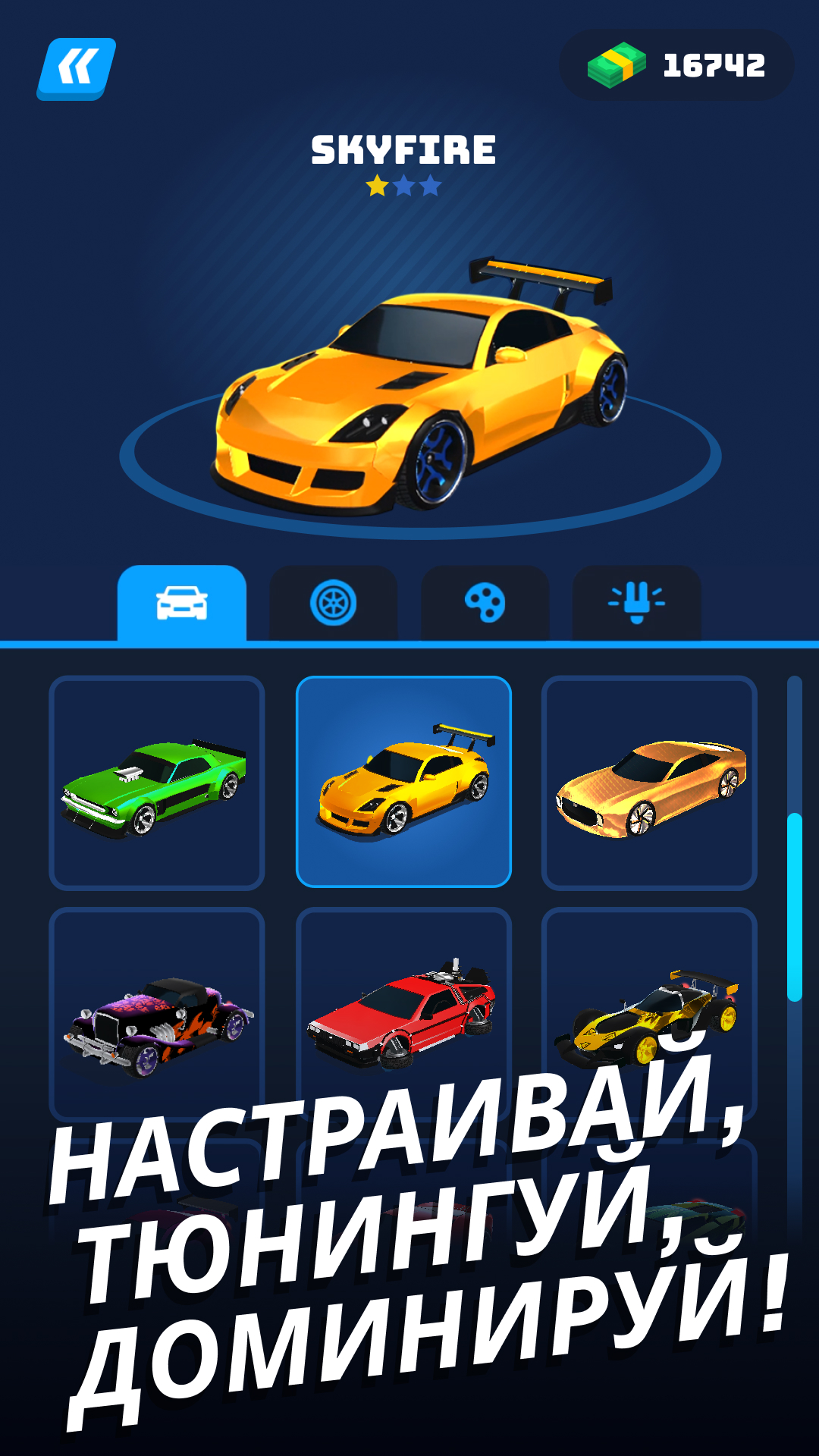819x1456 pixels.
Task: Open the wheels customization tab
Action: pyautogui.click(x=334, y=604)
